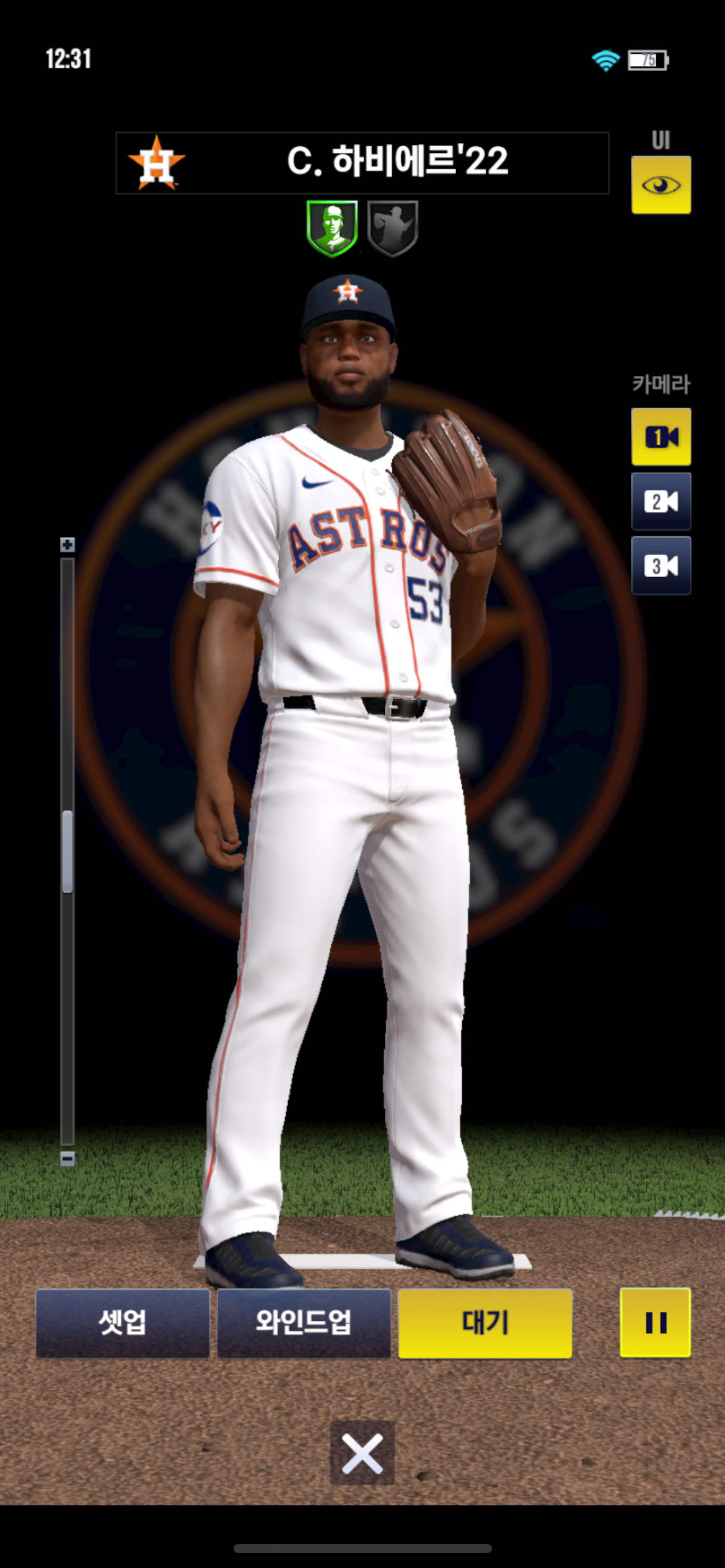725x1568 pixels.
Task: Select the gray pitcher silhouette shield badge
Action: [x=393, y=227]
